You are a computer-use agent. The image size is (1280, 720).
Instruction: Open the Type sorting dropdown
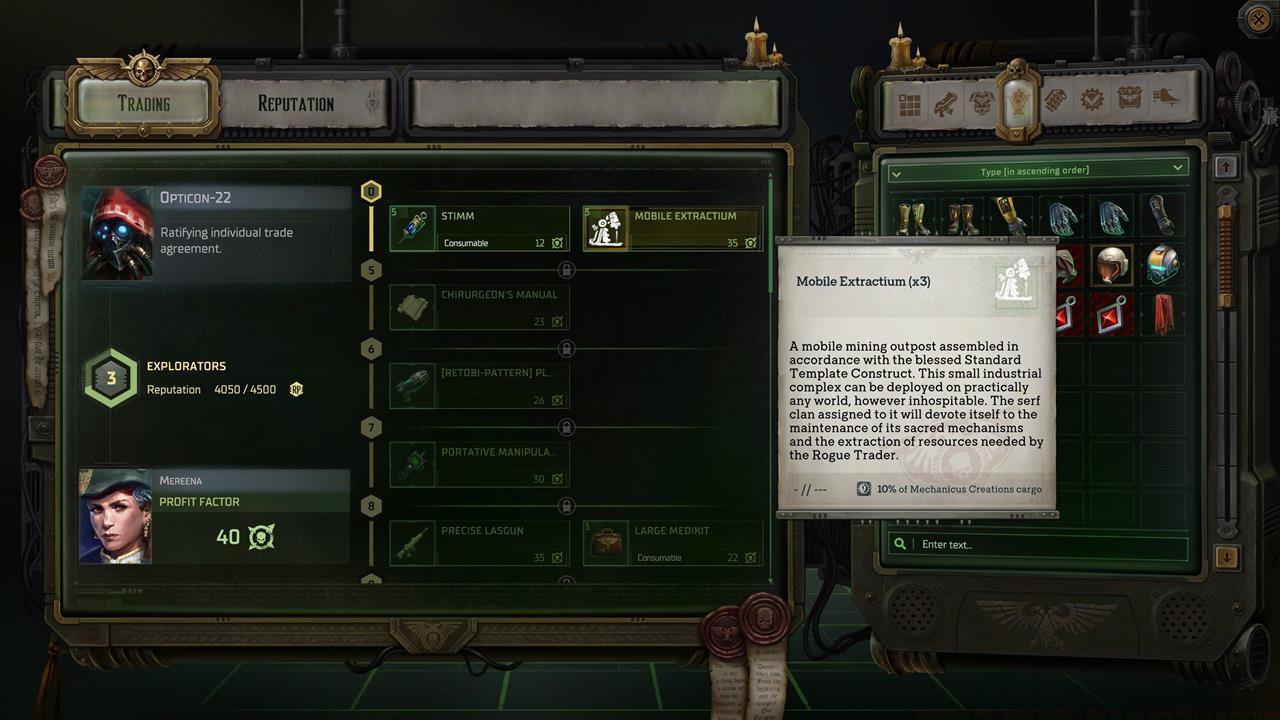click(x=1037, y=170)
